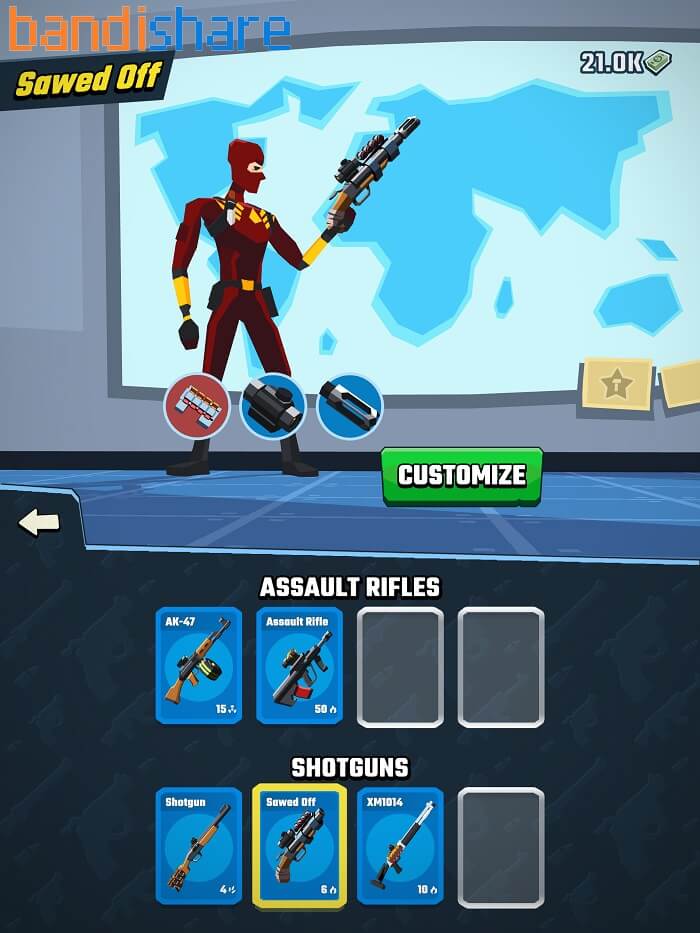This screenshot has height=933, width=700.
Task: Pick the Shotgun weapon card
Action: click(x=198, y=845)
